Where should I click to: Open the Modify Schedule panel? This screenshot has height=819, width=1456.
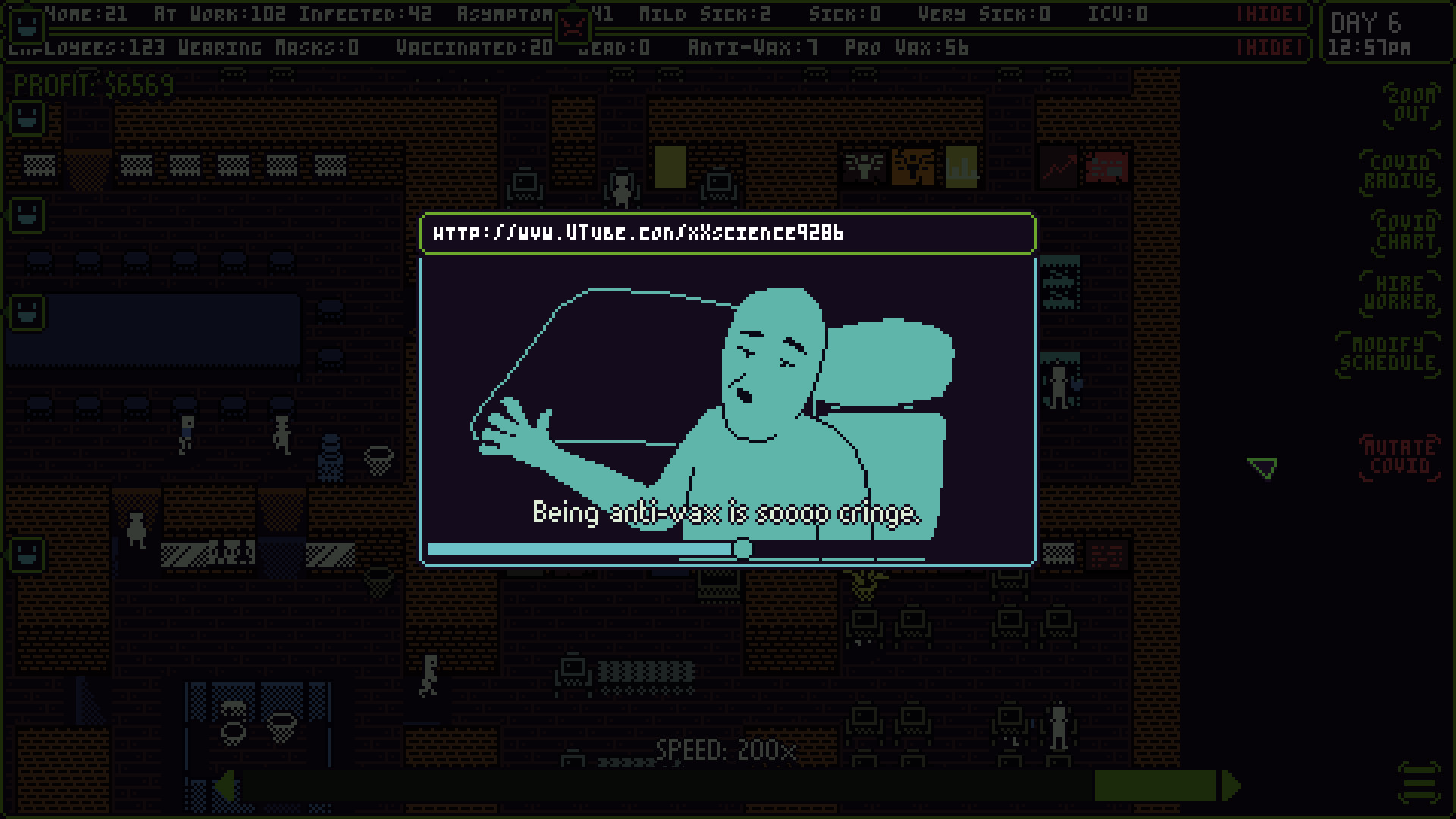[1388, 355]
